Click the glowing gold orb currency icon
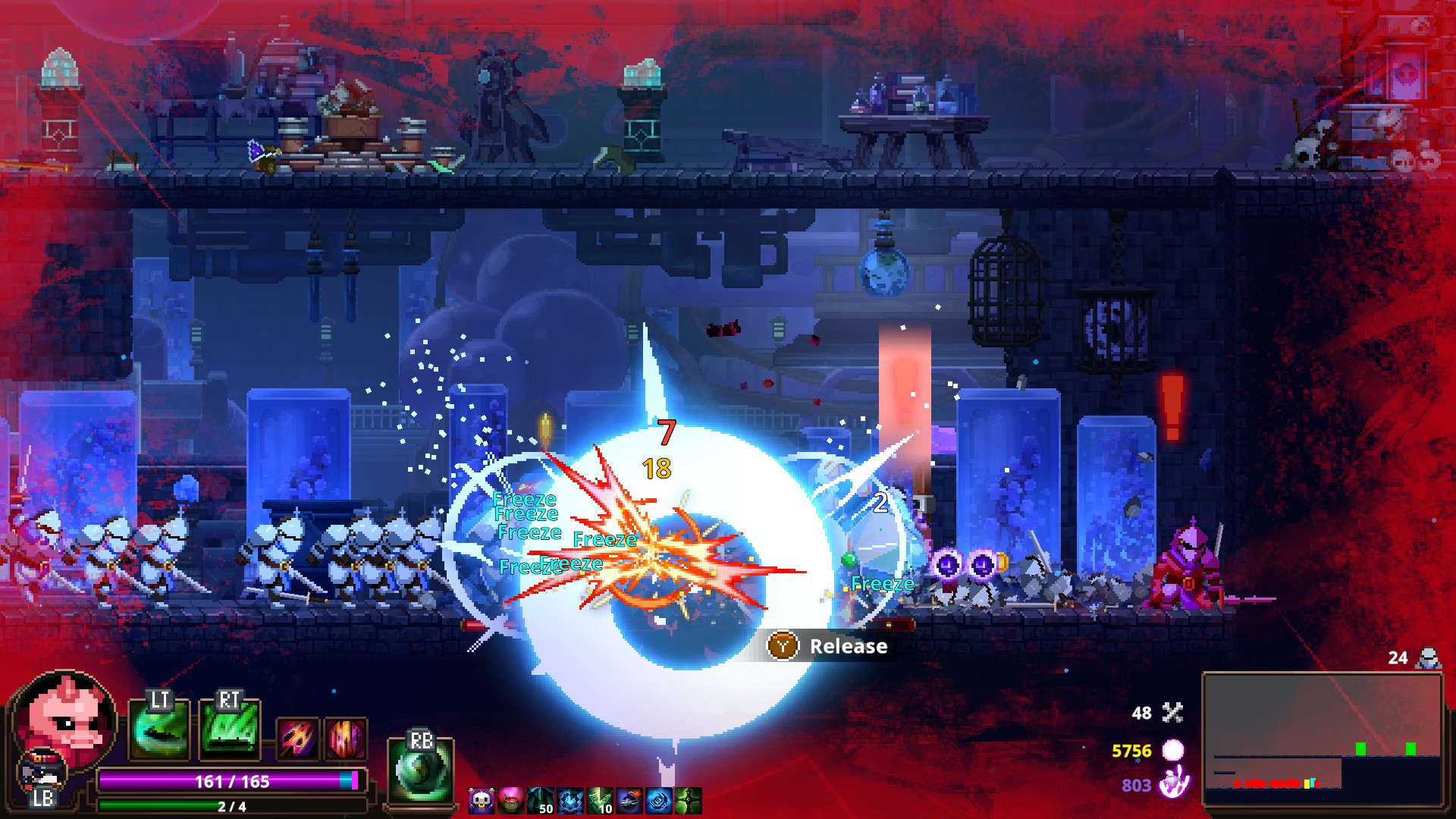Viewport: 1456px width, 819px height. [1173, 750]
